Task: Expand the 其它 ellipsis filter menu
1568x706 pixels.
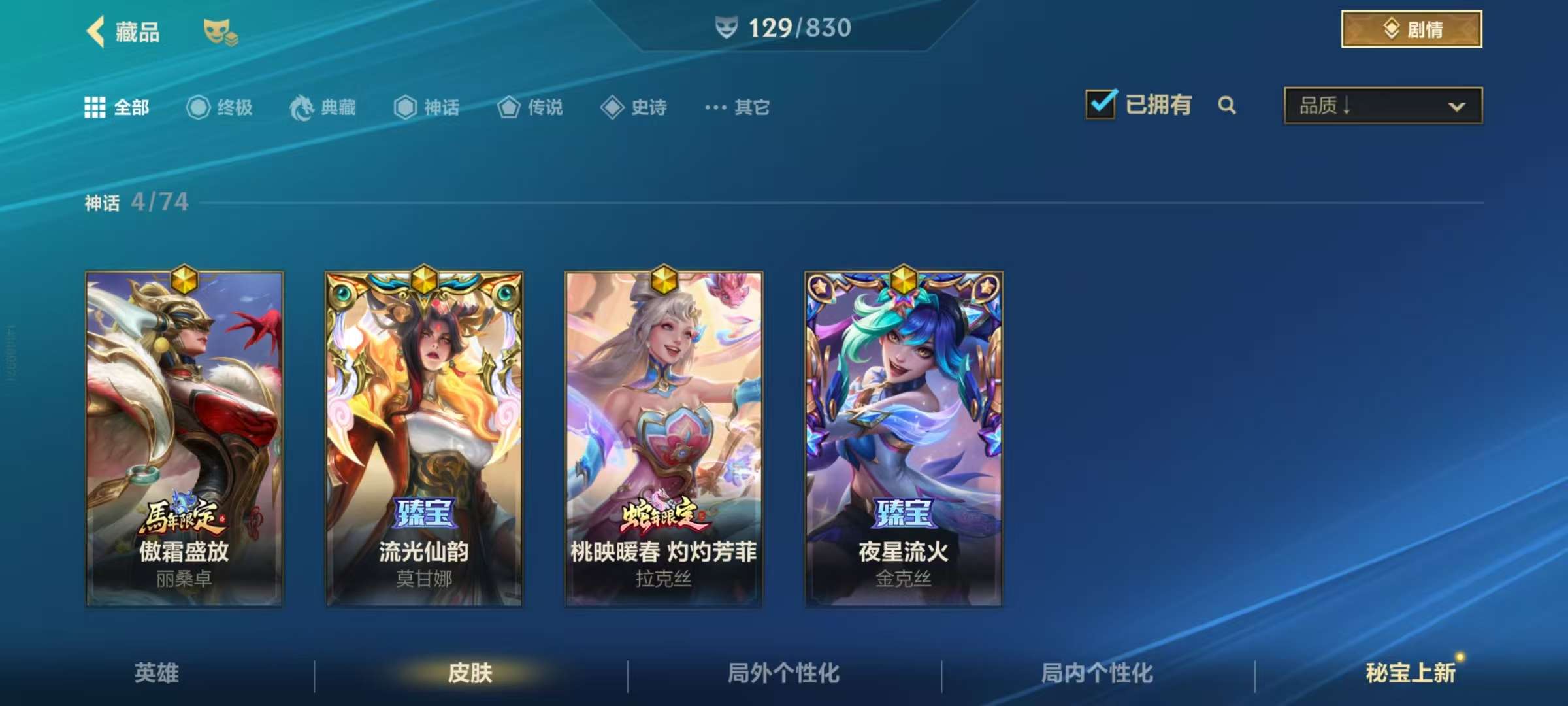Action: [x=716, y=108]
